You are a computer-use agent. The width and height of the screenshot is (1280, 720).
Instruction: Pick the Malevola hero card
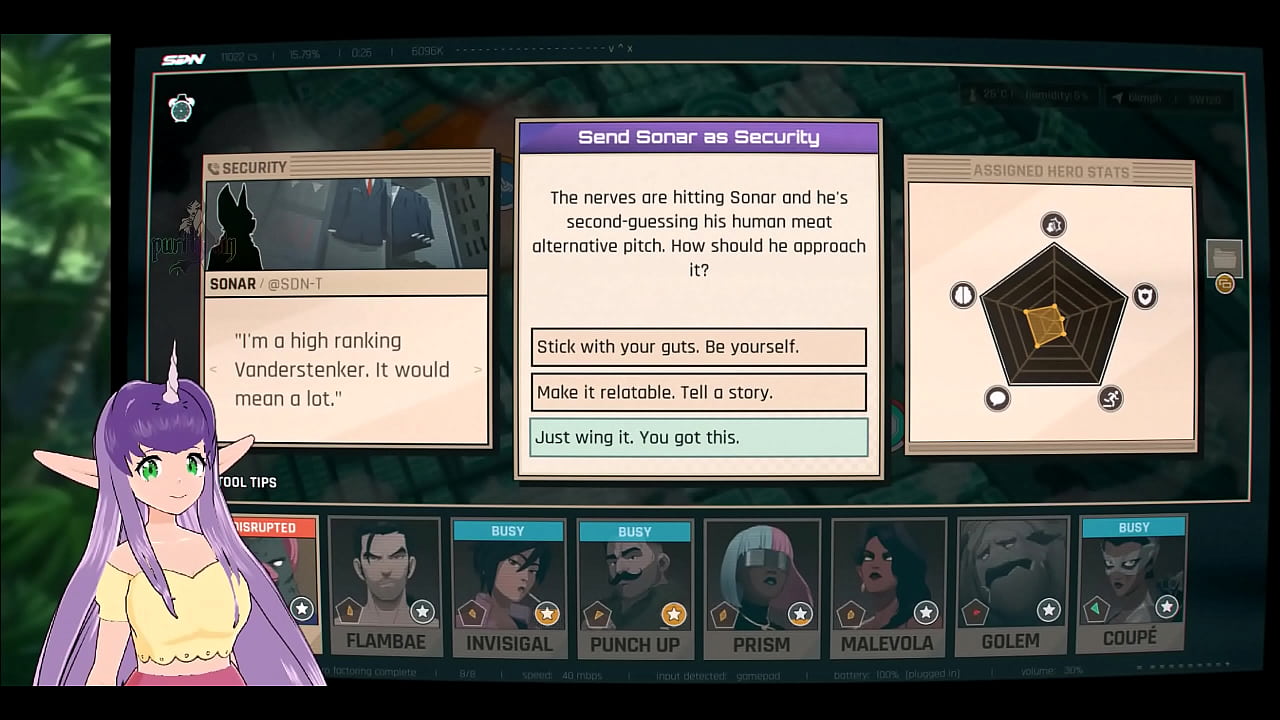(887, 588)
